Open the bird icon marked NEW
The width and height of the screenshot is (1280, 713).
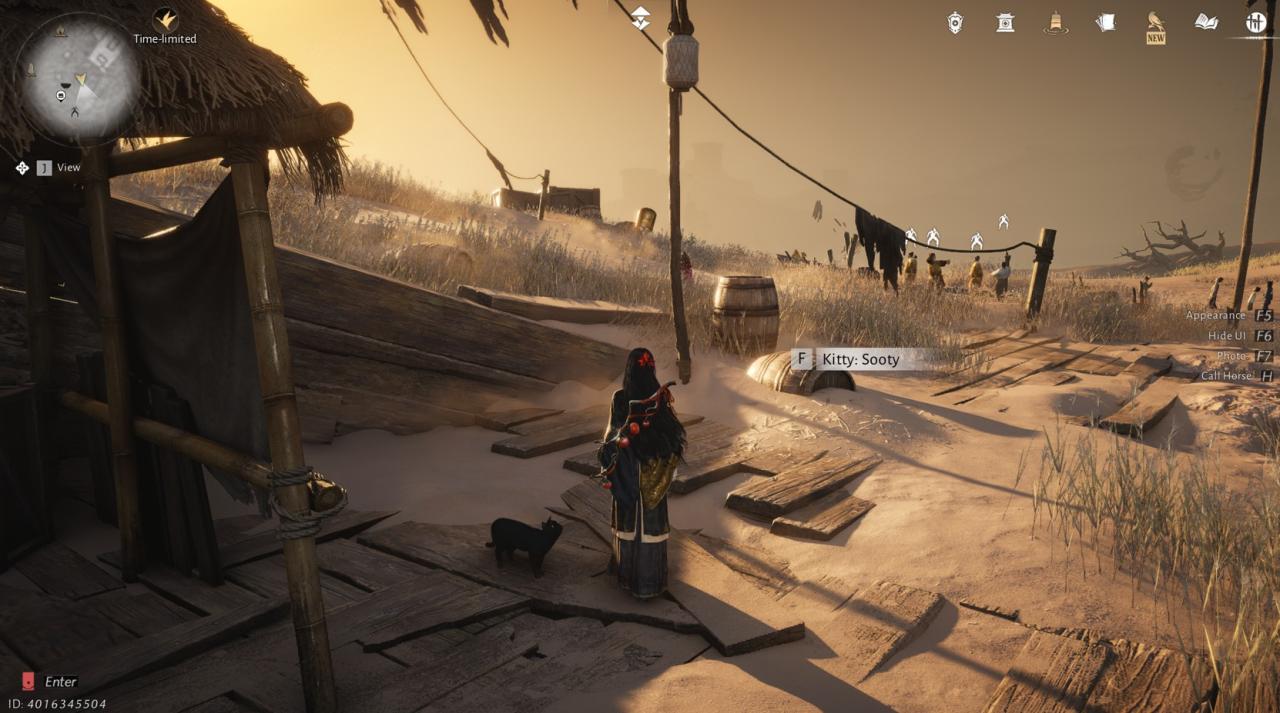(1156, 22)
